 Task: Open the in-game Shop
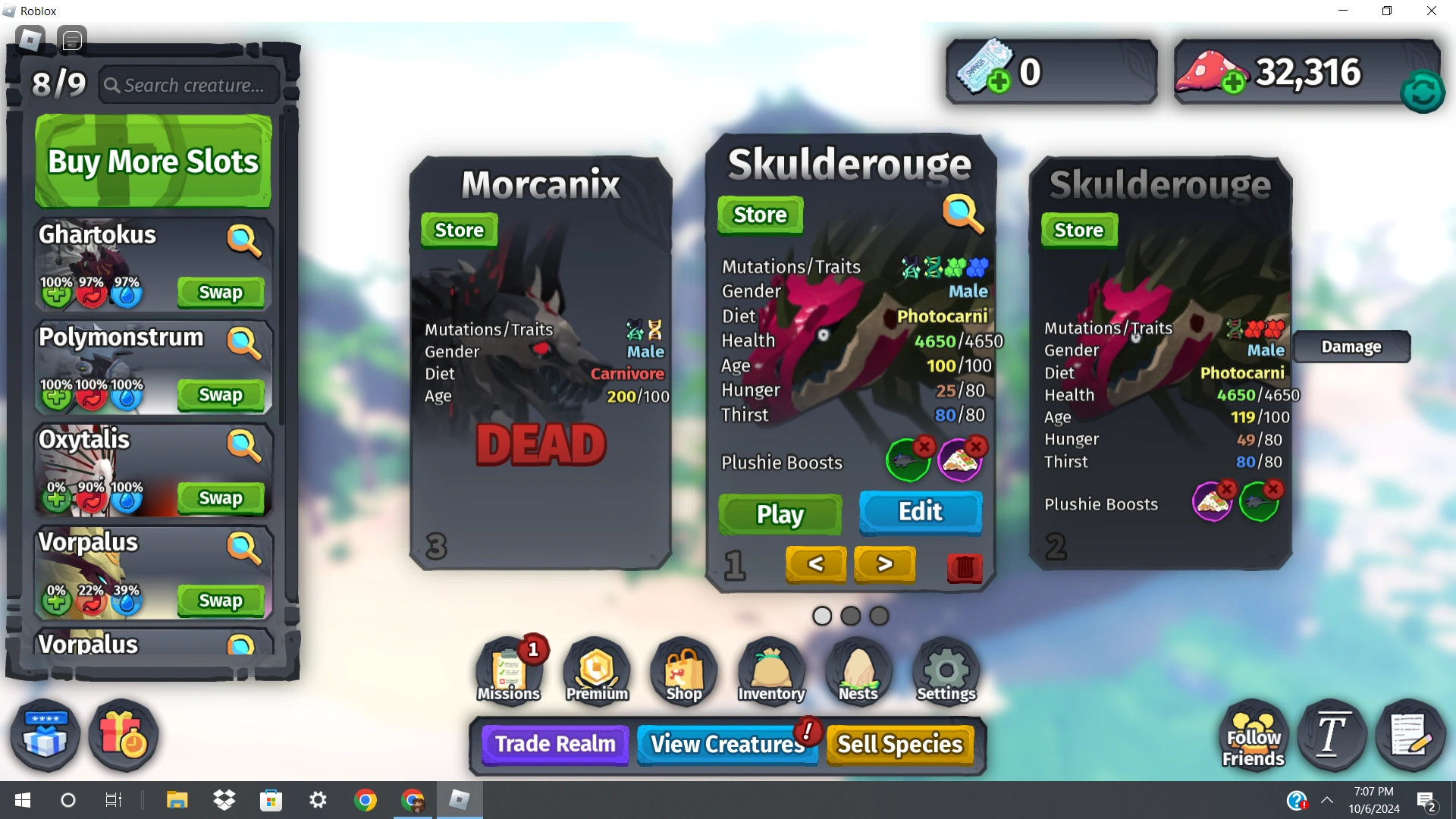tap(682, 667)
